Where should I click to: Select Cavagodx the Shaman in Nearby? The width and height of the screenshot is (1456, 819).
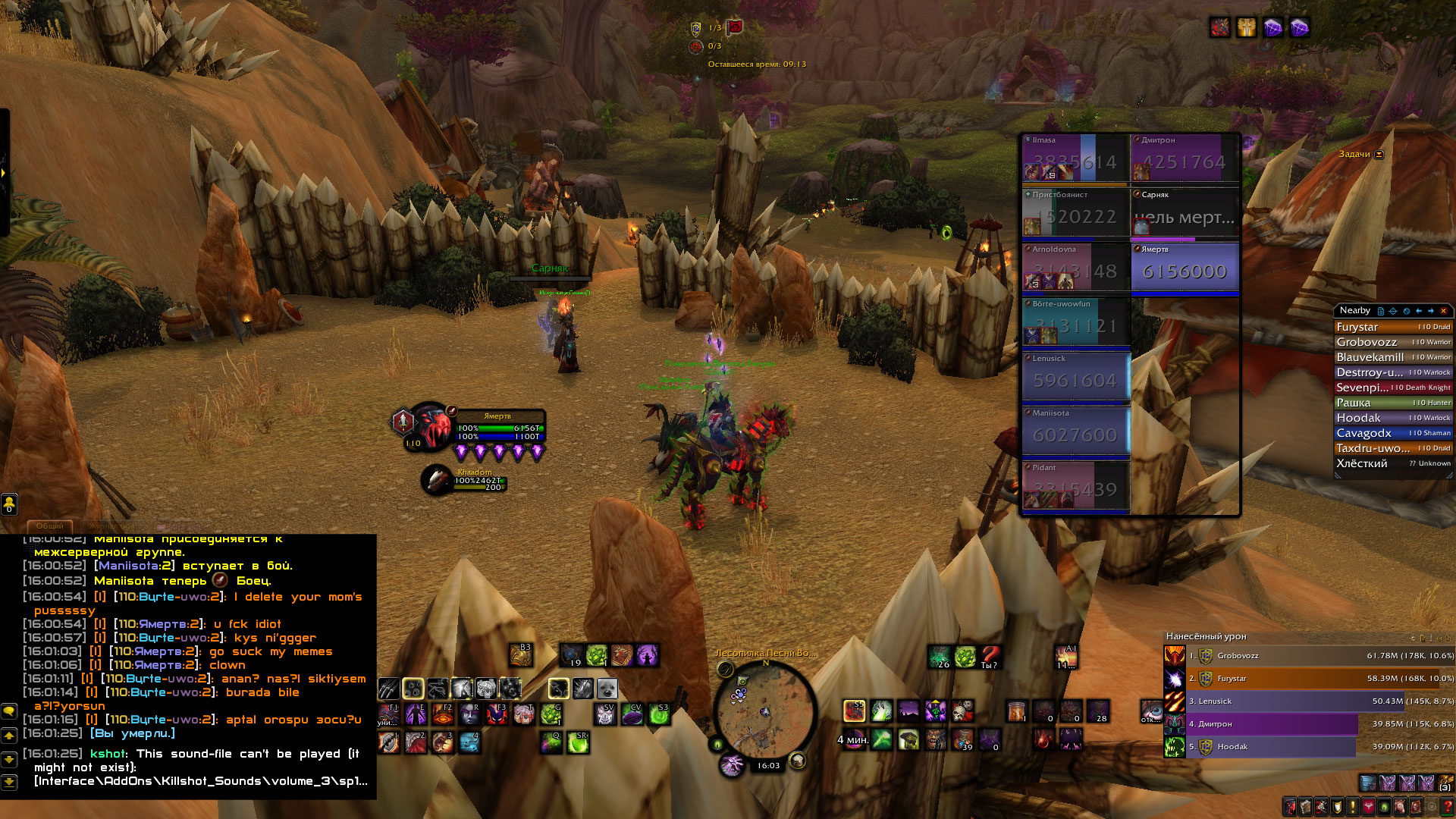coord(1392,433)
